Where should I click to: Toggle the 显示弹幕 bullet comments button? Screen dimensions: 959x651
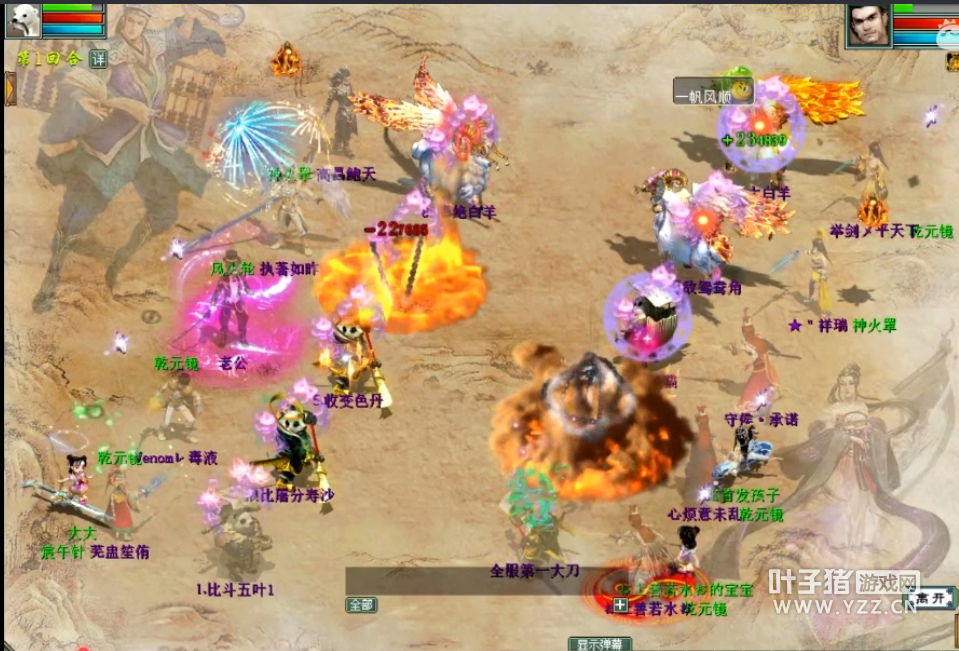pos(600,643)
